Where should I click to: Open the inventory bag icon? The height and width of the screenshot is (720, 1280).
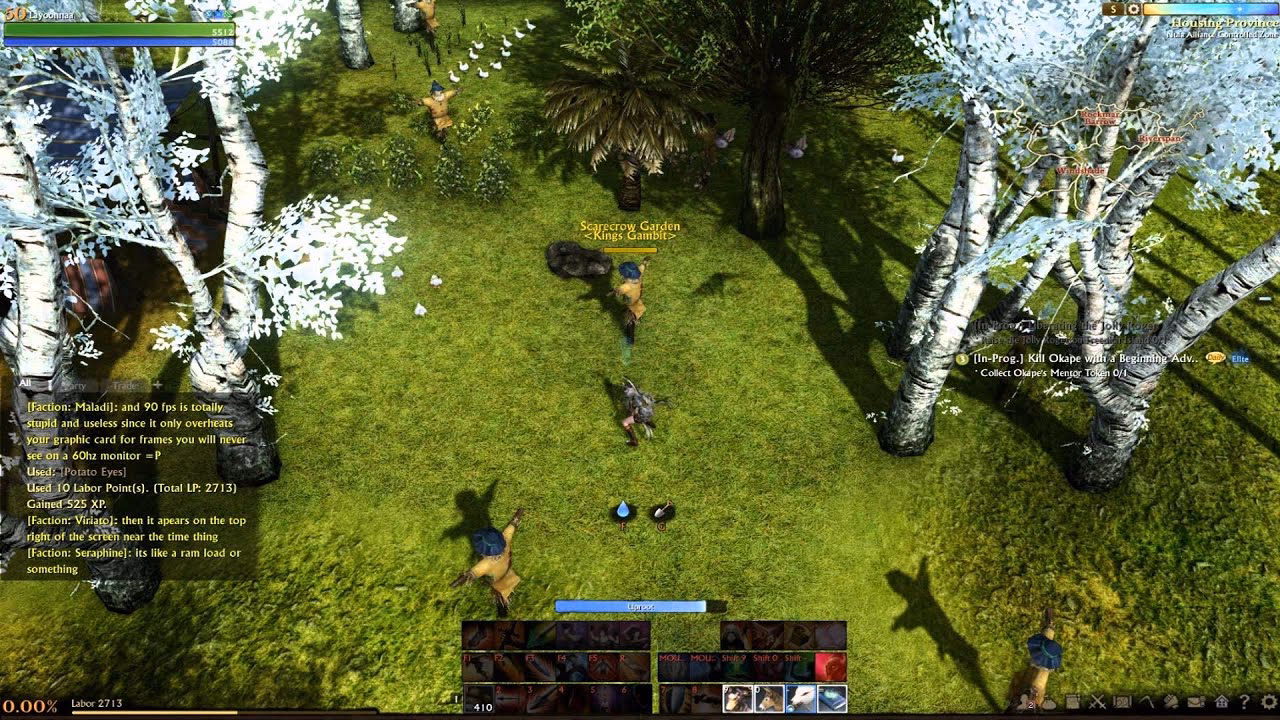coord(1049,703)
